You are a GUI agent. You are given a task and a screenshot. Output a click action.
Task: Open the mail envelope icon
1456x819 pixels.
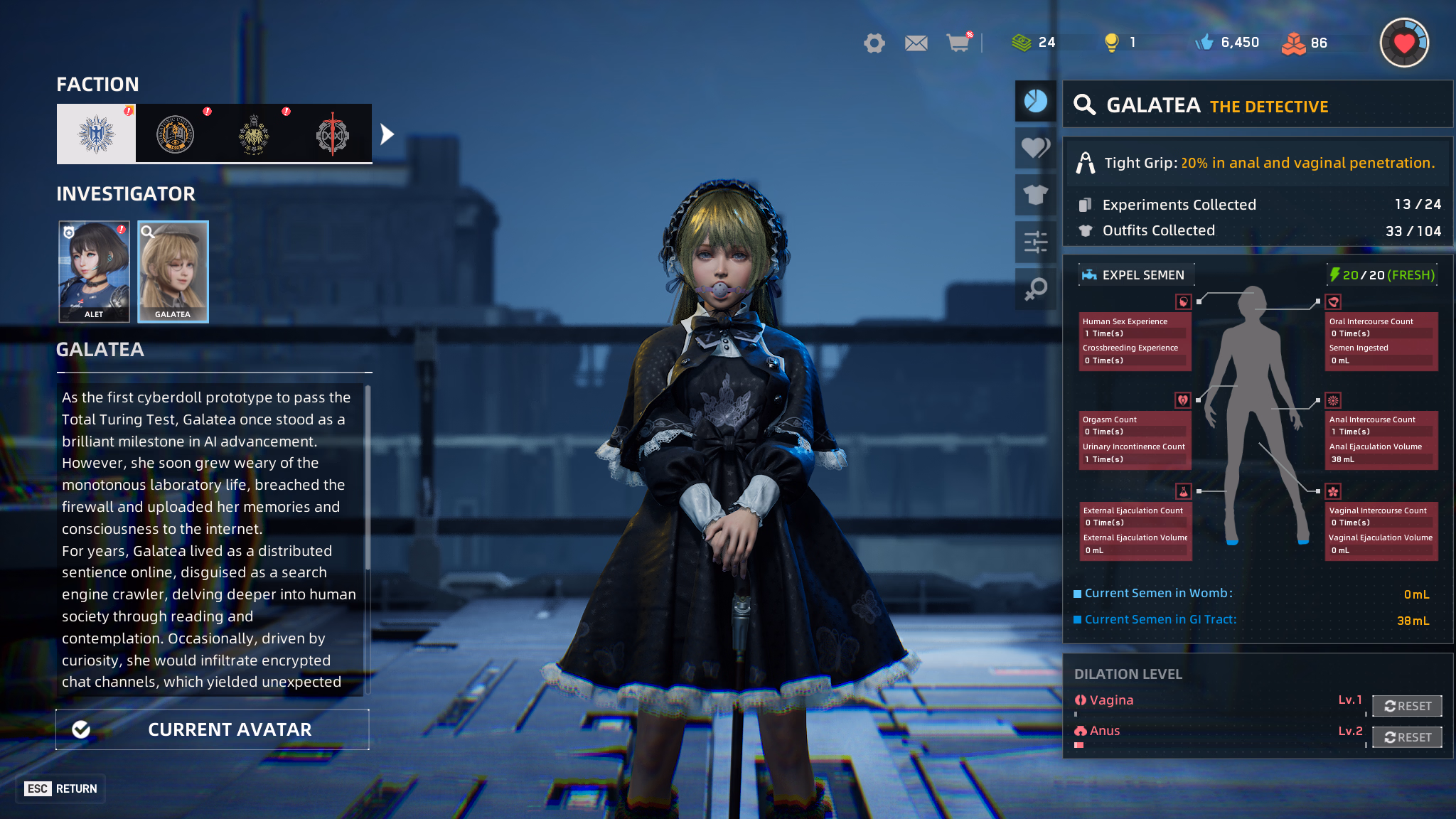916,43
